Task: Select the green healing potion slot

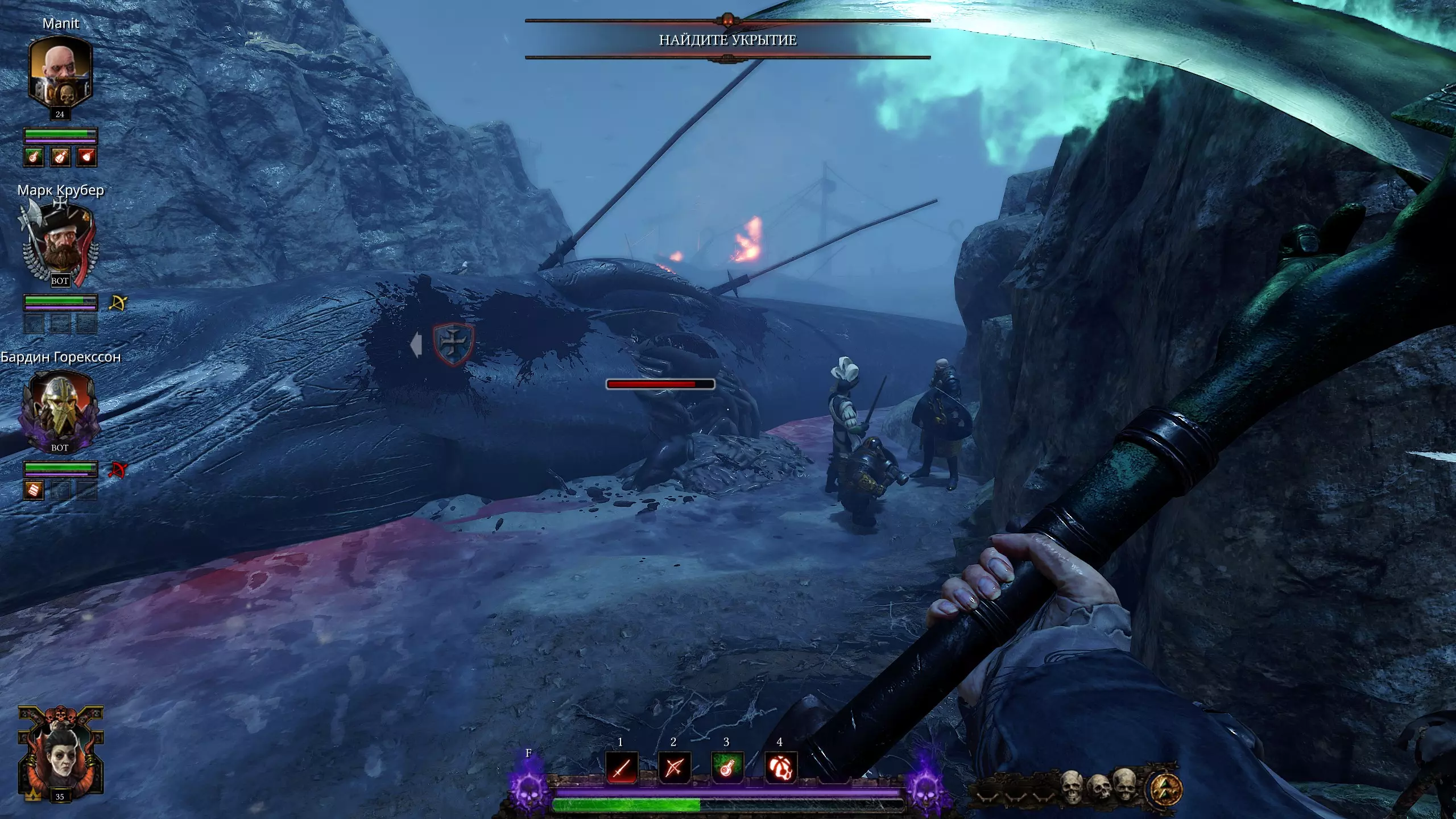Action: click(x=727, y=768)
